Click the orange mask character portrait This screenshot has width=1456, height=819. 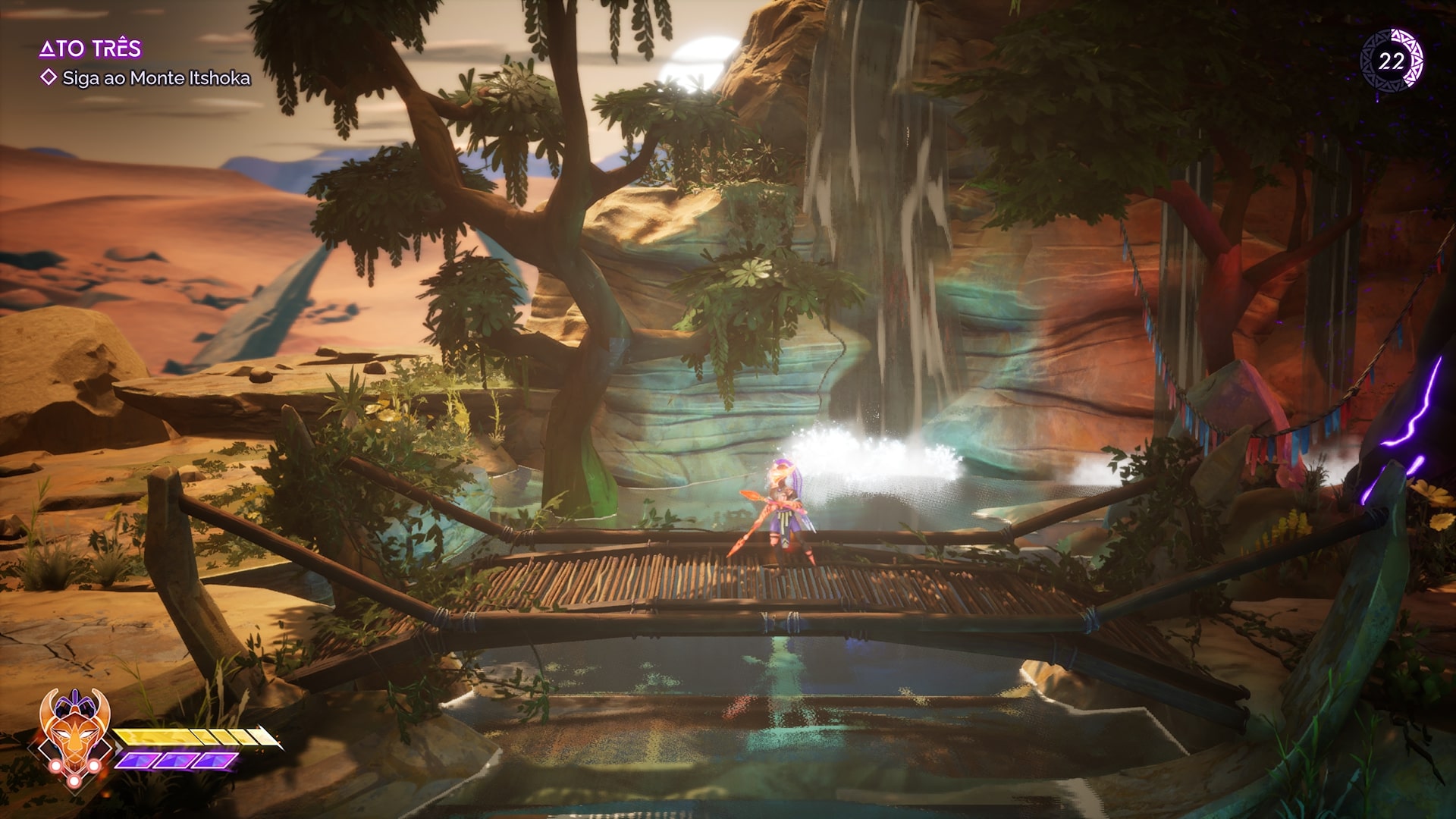click(x=73, y=733)
